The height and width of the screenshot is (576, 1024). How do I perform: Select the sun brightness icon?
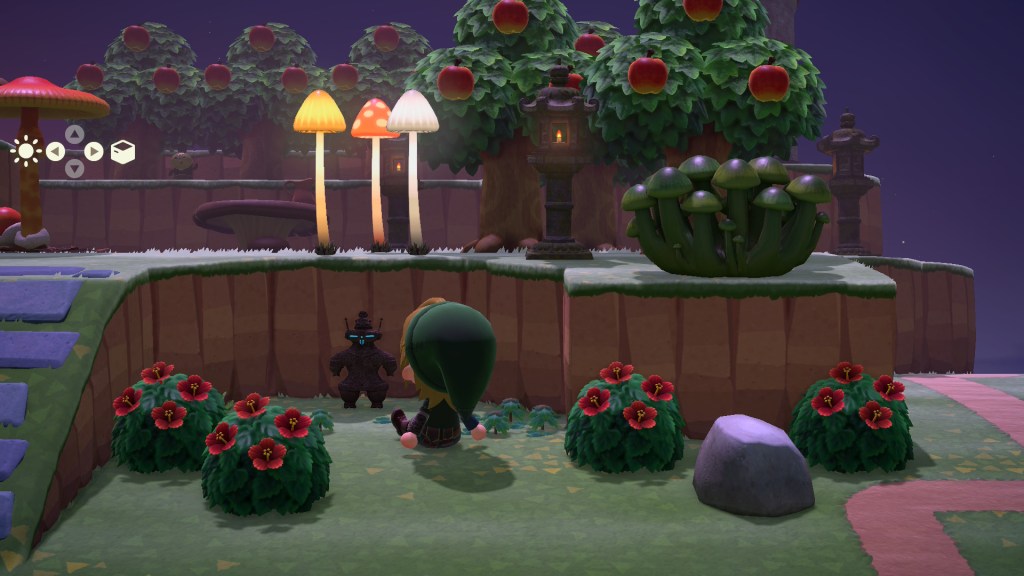(x=26, y=152)
